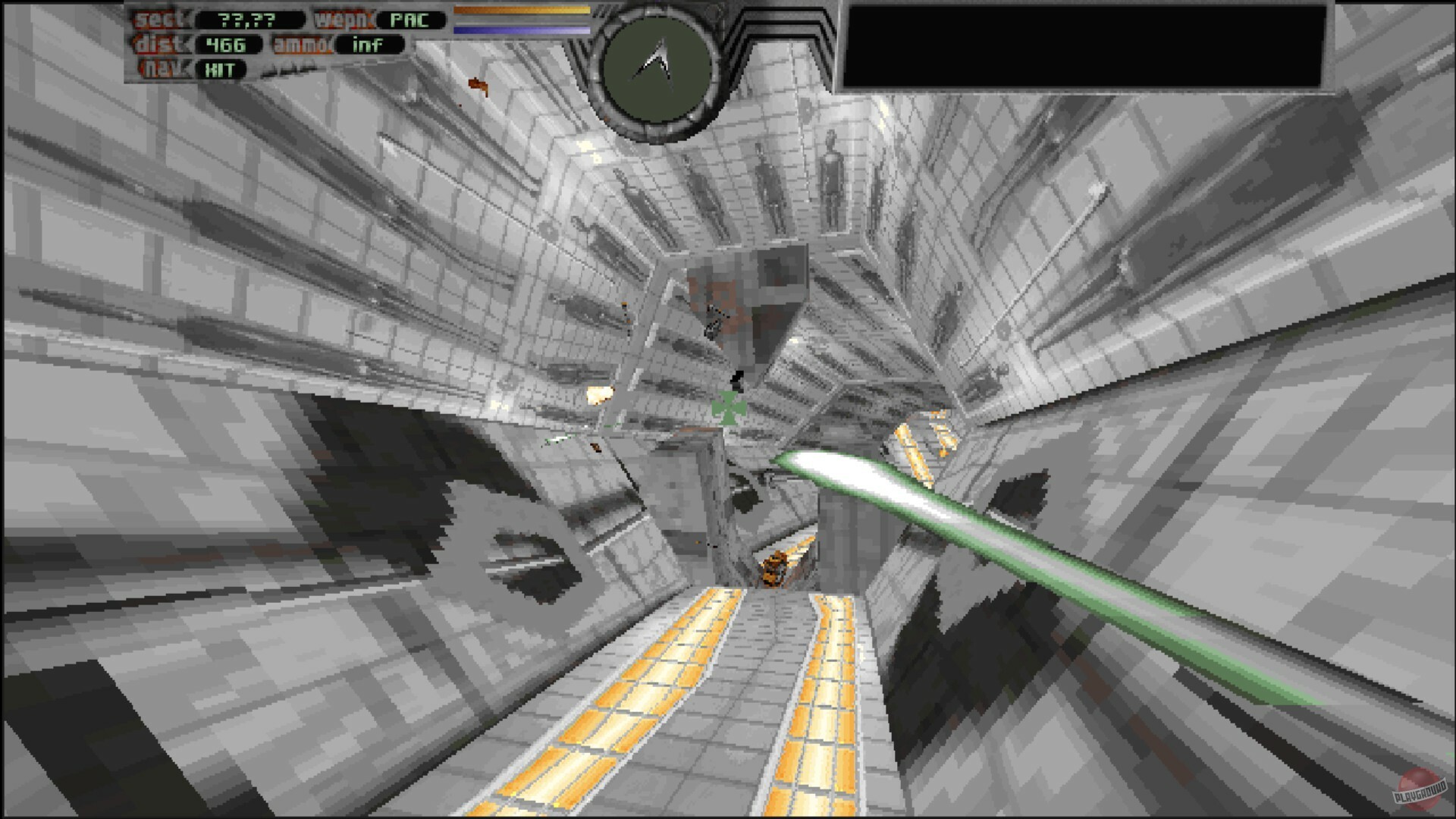Click the ammo counter showing inf
The width and height of the screenshot is (1456, 819).
pos(369,45)
